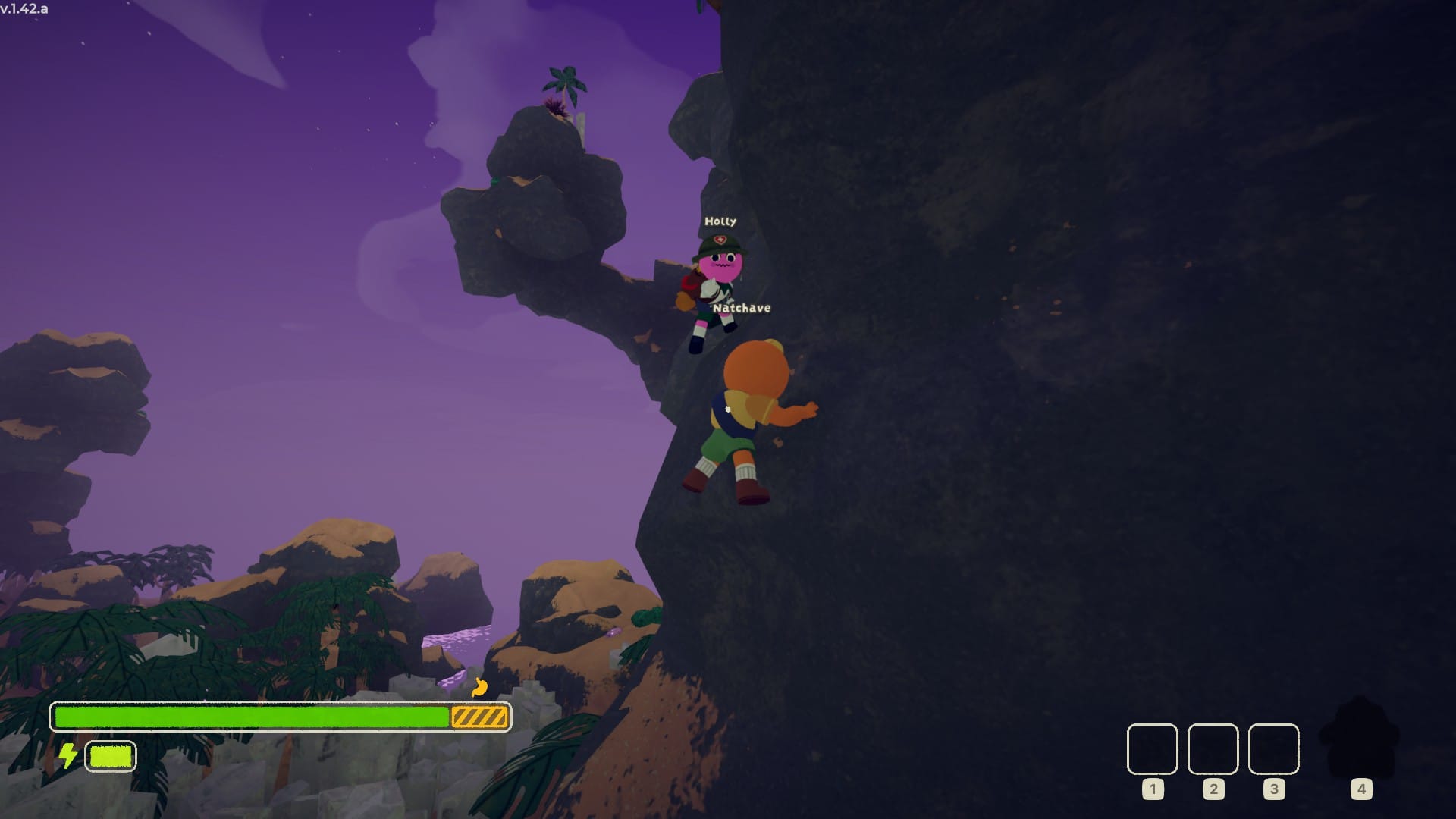The image size is (1456, 819).
Task: Click the lightning bolt energy icon
Action: [68, 755]
